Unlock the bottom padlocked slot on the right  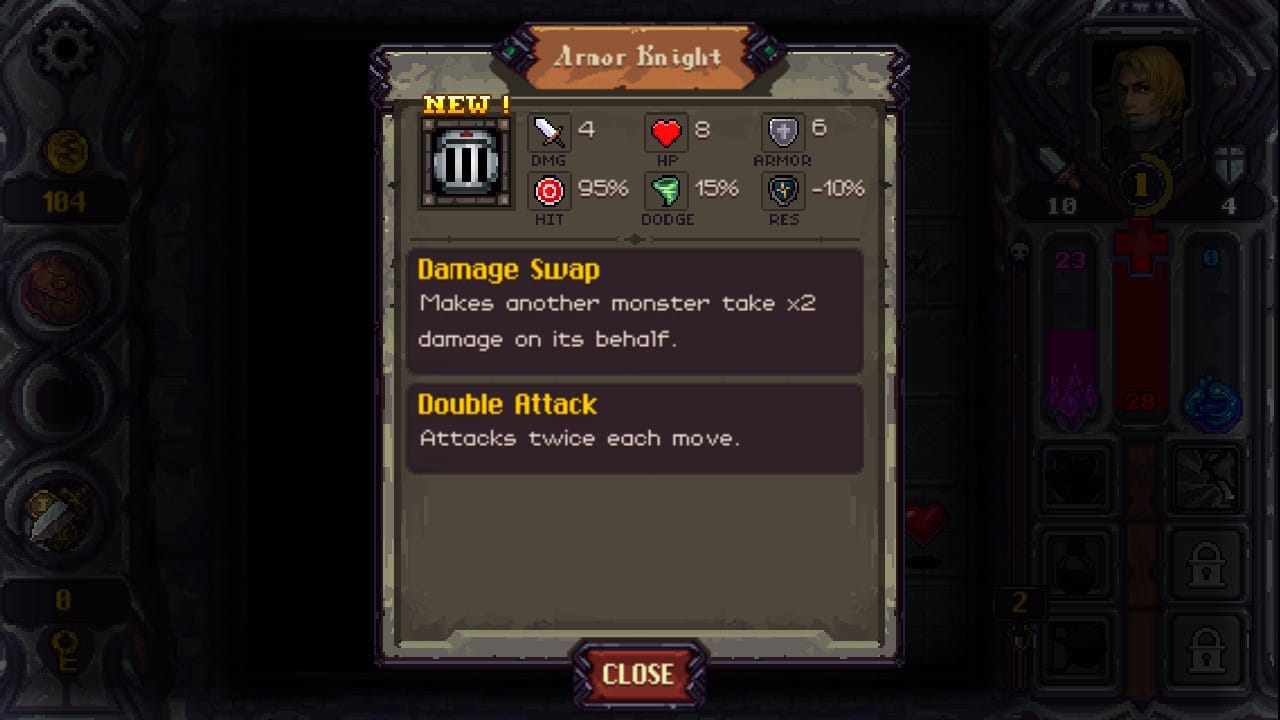(x=1207, y=648)
